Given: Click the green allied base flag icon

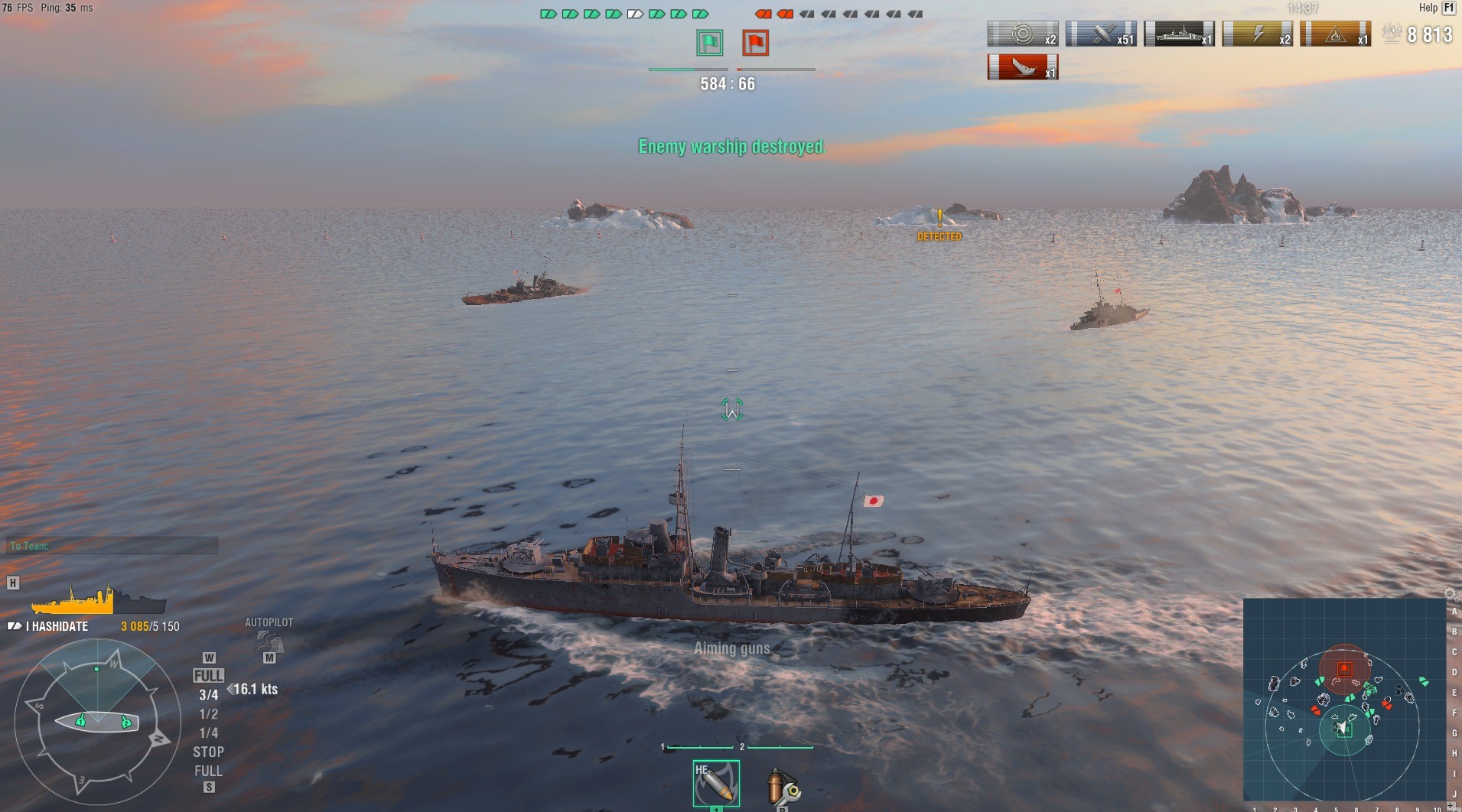Looking at the screenshot, I should pos(709,43).
